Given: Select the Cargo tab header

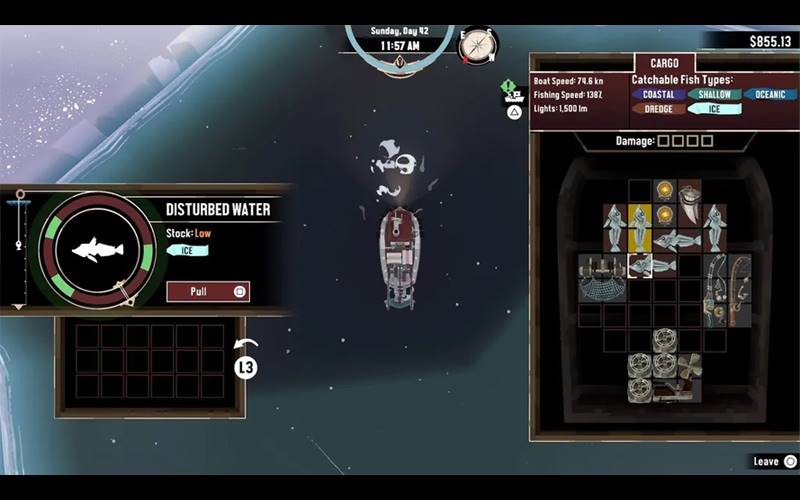Looking at the screenshot, I should [664, 62].
